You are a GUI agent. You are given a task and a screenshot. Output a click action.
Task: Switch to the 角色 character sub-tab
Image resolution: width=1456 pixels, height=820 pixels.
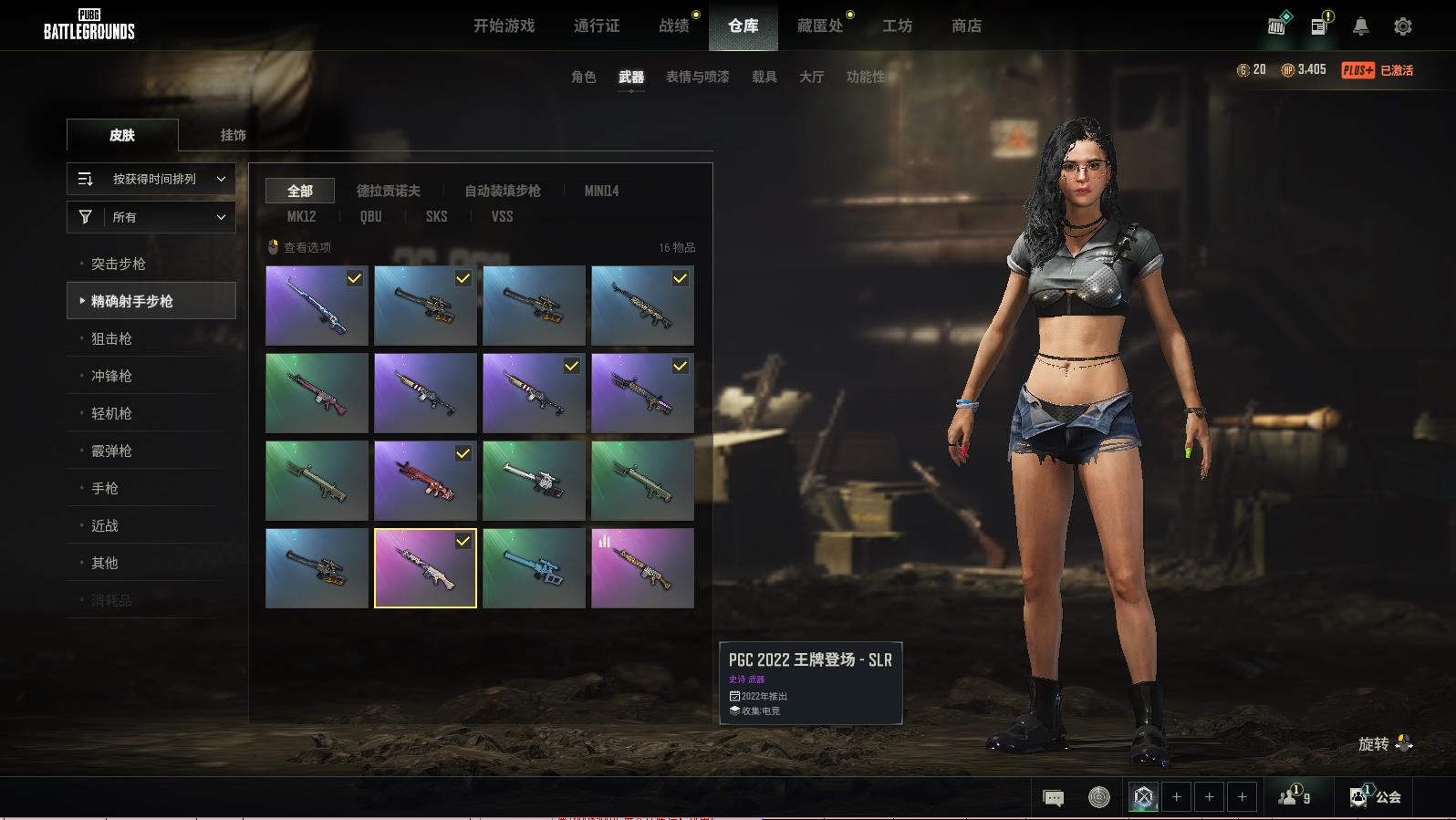click(583, 78)
